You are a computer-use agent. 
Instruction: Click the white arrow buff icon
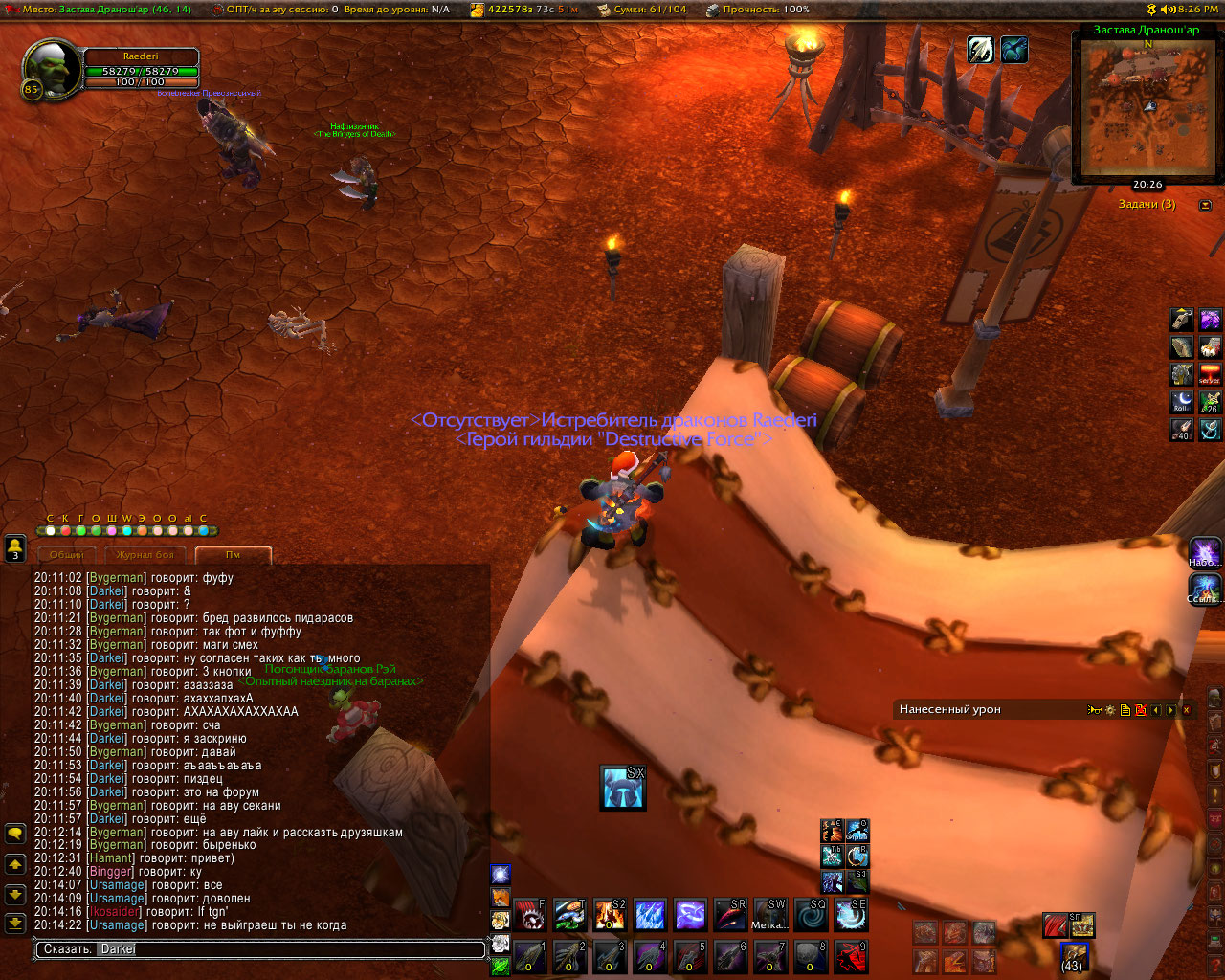(980, 50)
